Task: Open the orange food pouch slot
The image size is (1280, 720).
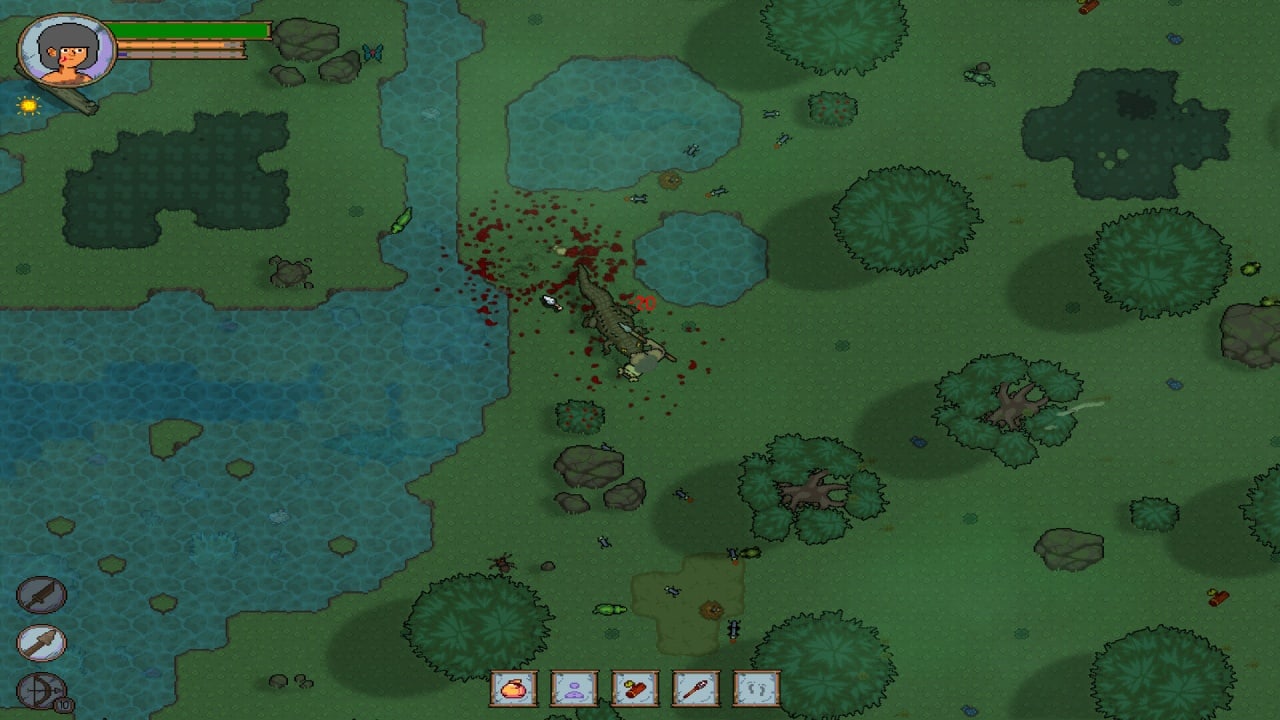Action: tap(513, 688)
